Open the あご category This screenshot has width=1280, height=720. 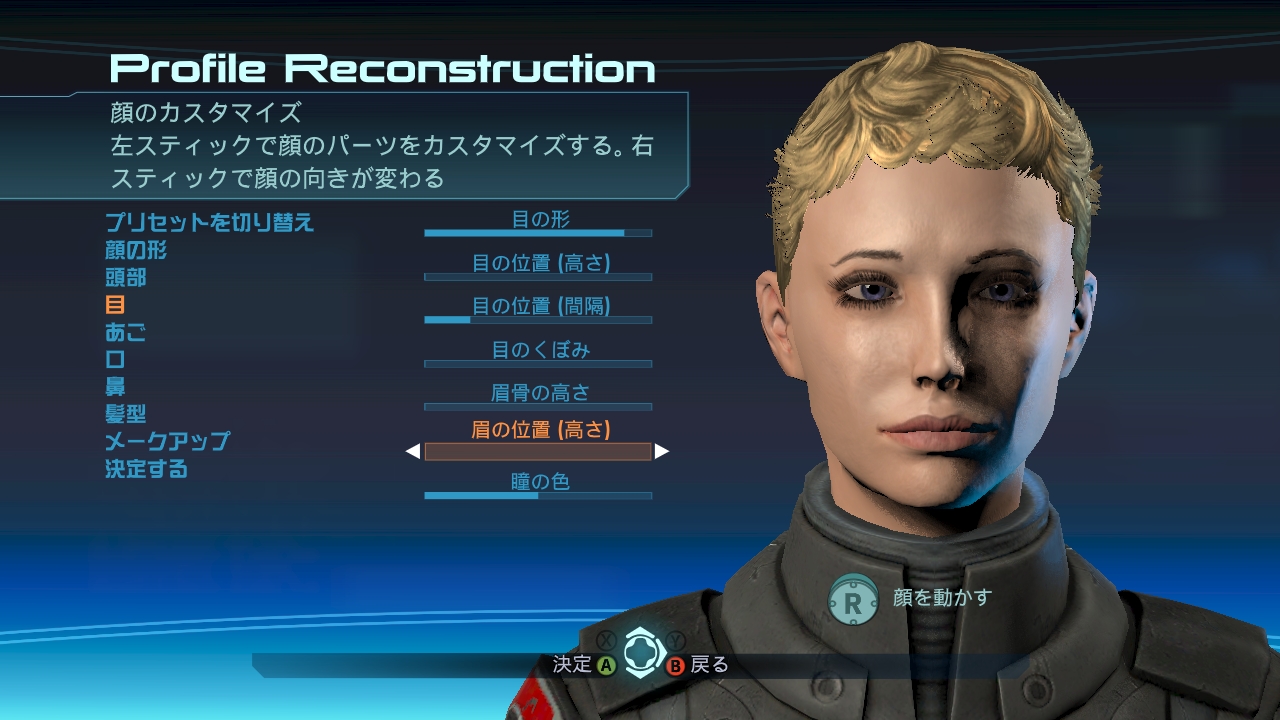click(x=126, y=332)
